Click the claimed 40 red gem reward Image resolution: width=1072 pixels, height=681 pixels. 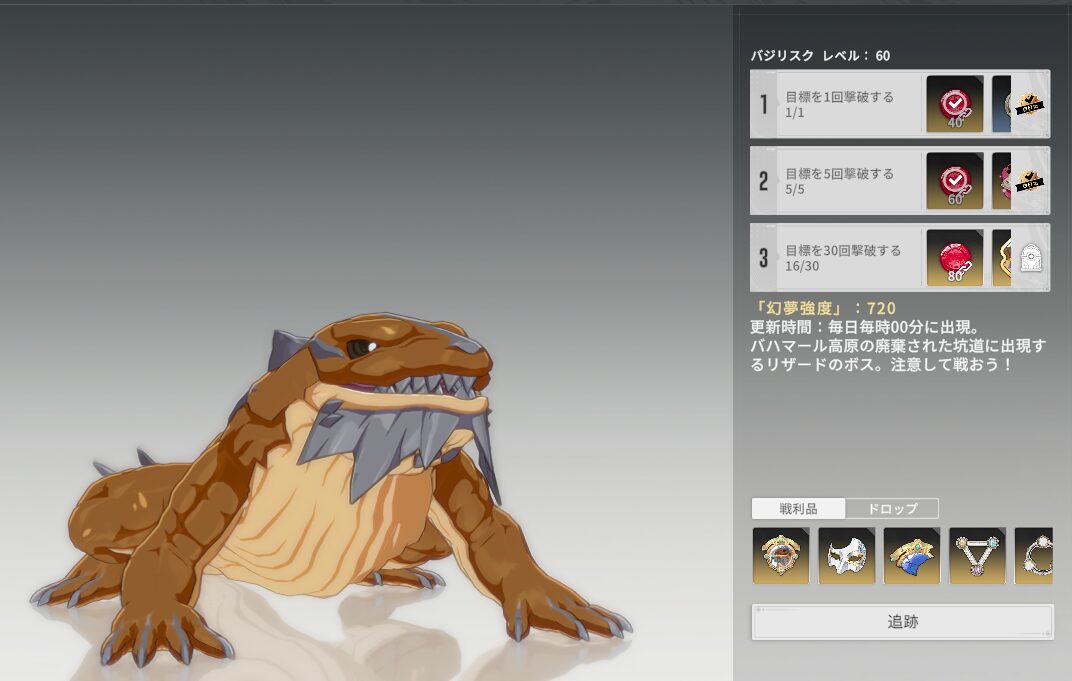coord(955,104)
